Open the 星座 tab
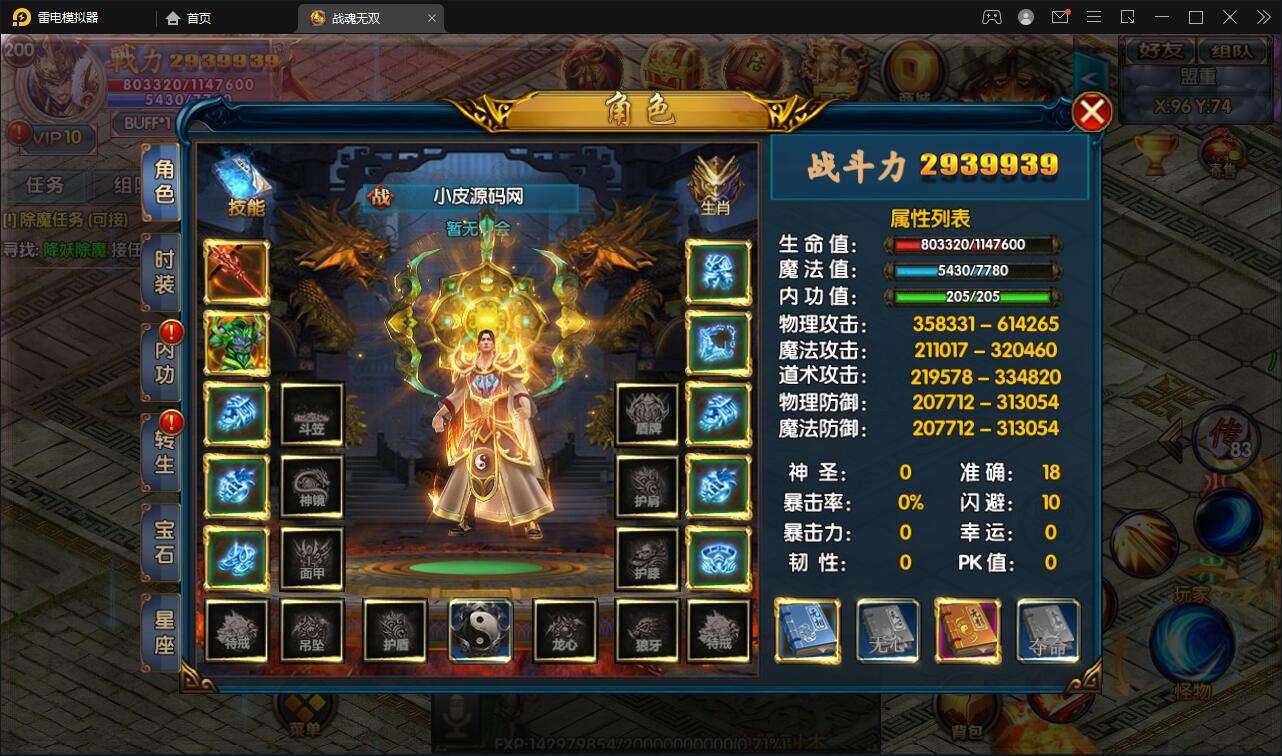1282x756 pixels. coord(164,632)
